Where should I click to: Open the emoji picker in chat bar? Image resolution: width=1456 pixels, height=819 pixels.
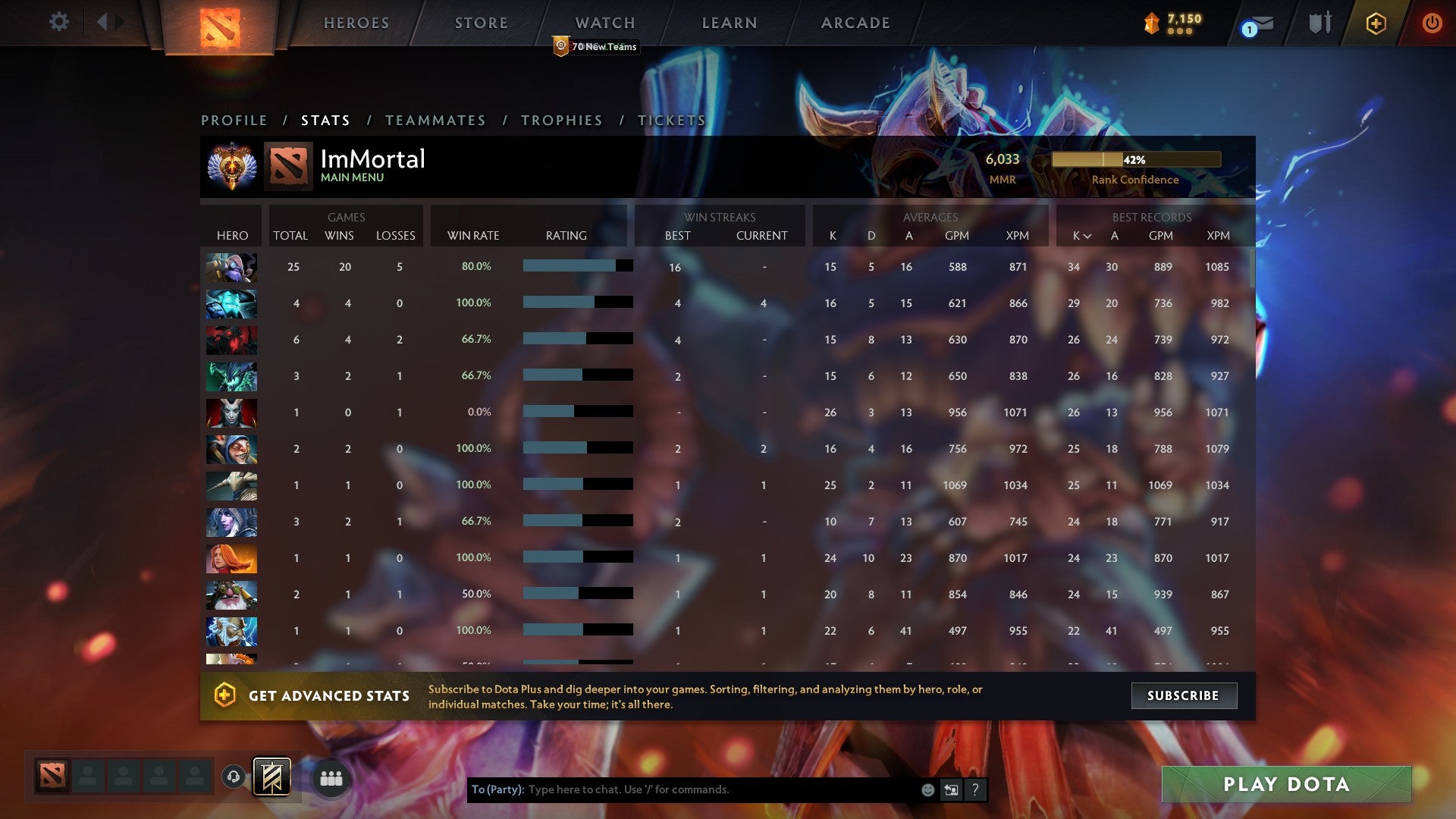(x=927, y=789)
